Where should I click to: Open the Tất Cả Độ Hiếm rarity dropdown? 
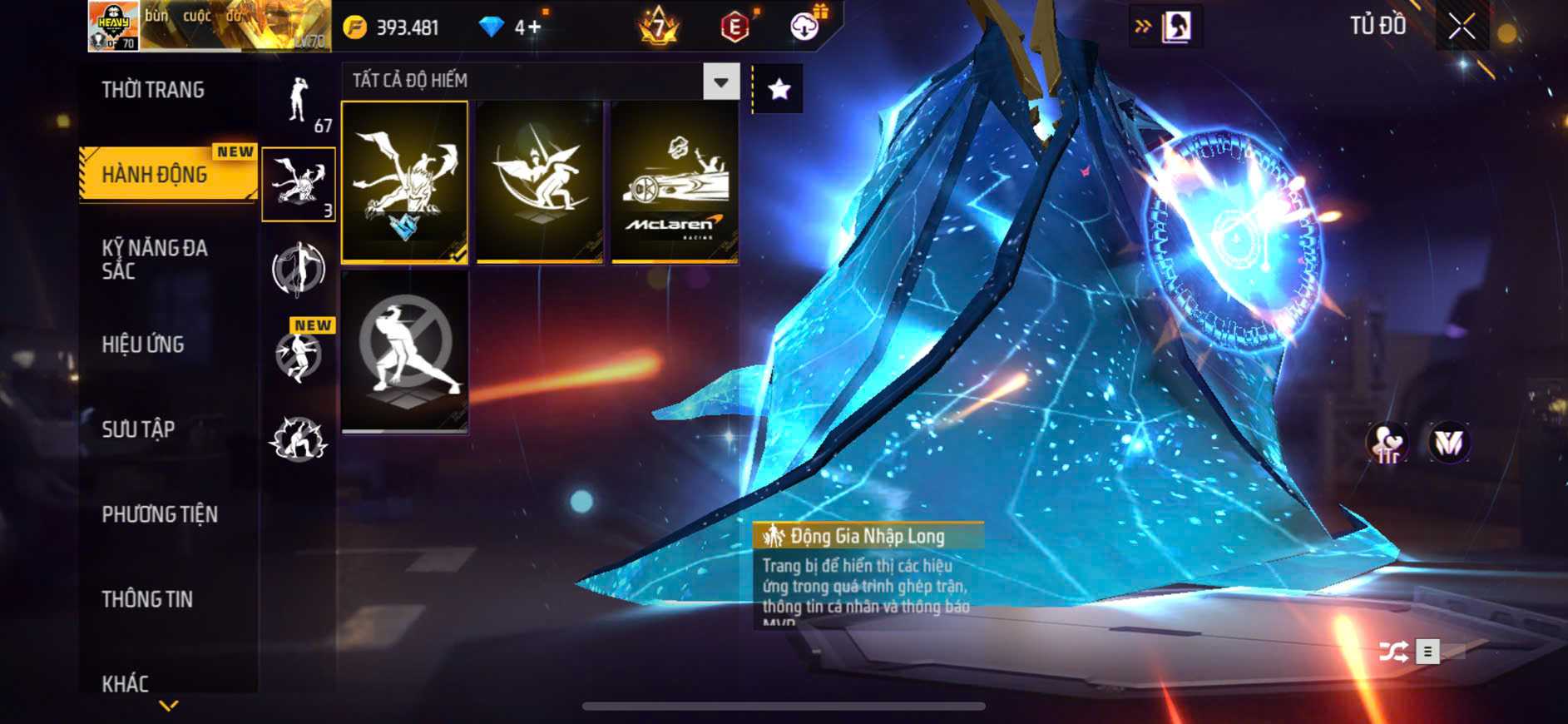click(720, 82)
